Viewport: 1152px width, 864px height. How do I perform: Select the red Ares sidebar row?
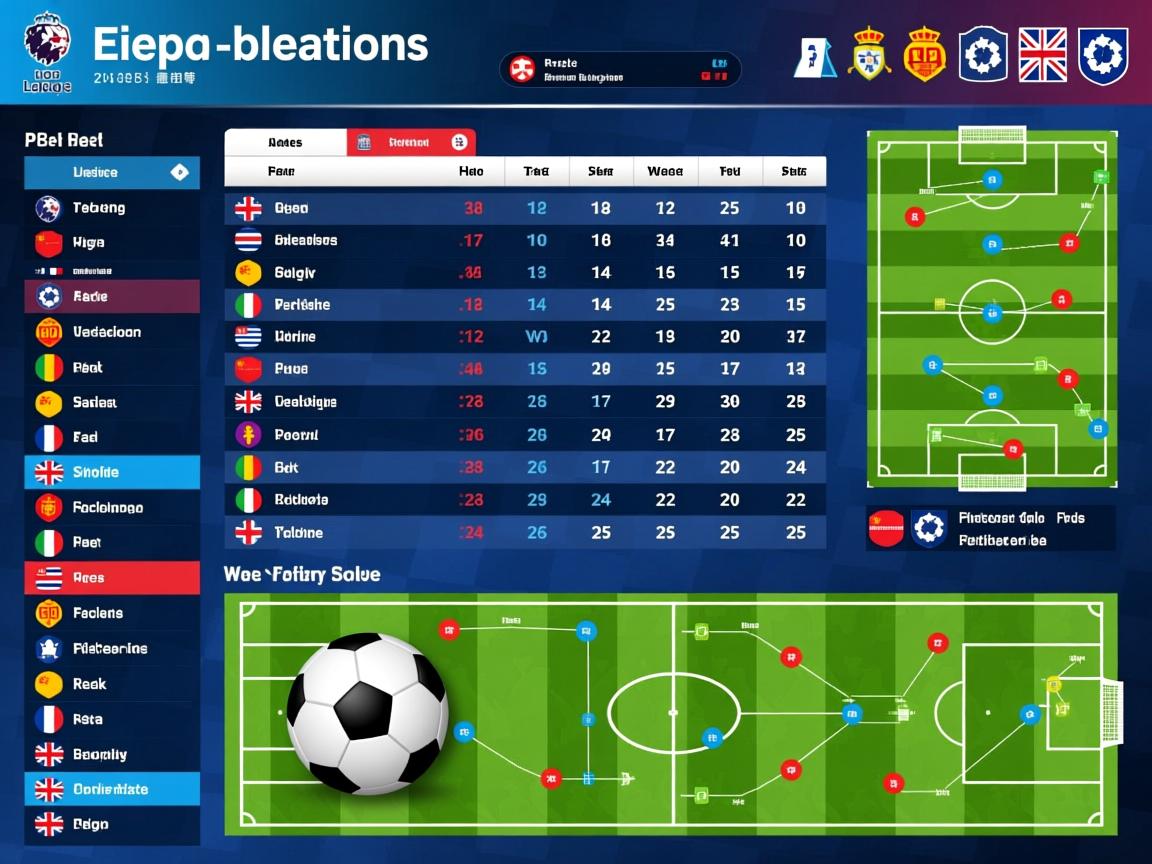coord(111,578)
